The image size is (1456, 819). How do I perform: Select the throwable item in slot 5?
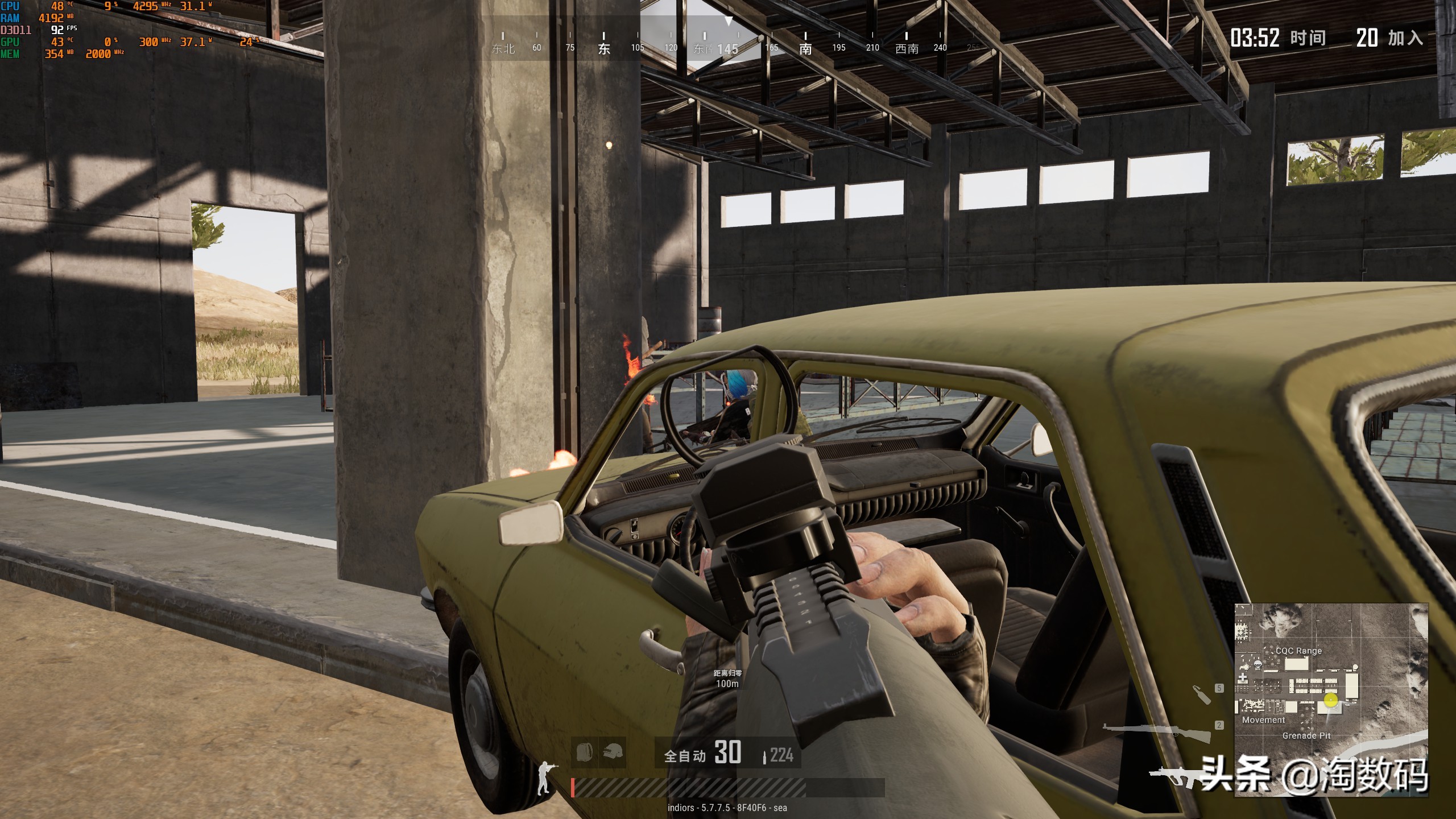coord(1201,694)
